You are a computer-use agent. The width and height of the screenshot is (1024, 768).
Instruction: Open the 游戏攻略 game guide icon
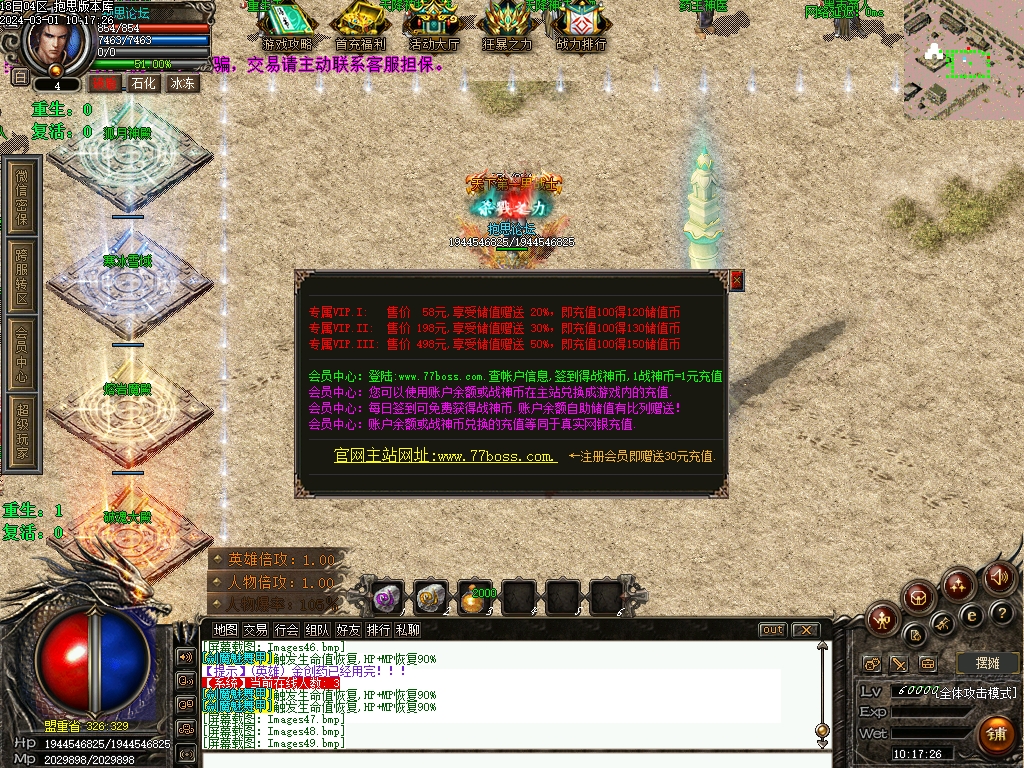(x=287, y=24)
